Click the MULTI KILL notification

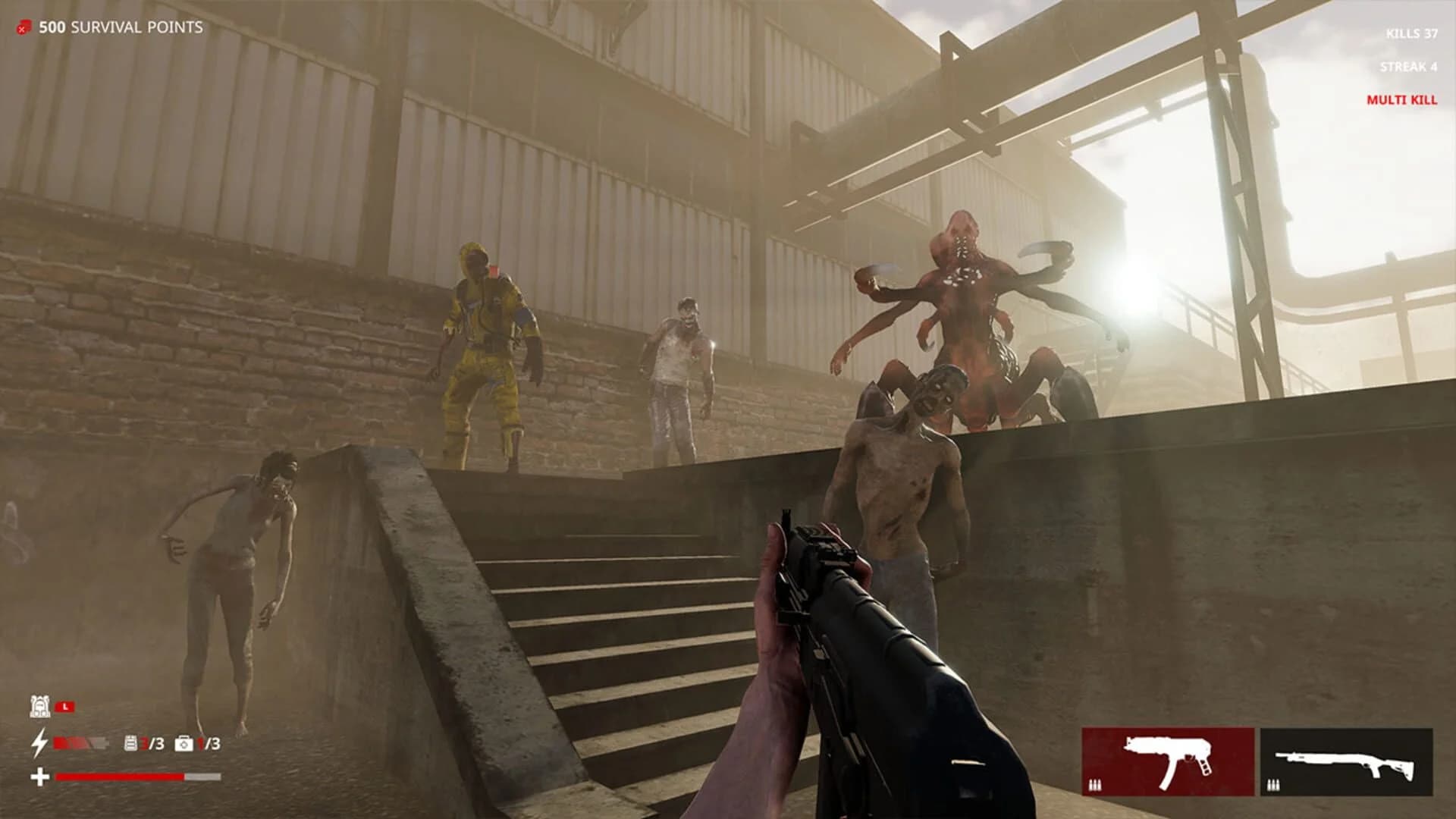1401,99
